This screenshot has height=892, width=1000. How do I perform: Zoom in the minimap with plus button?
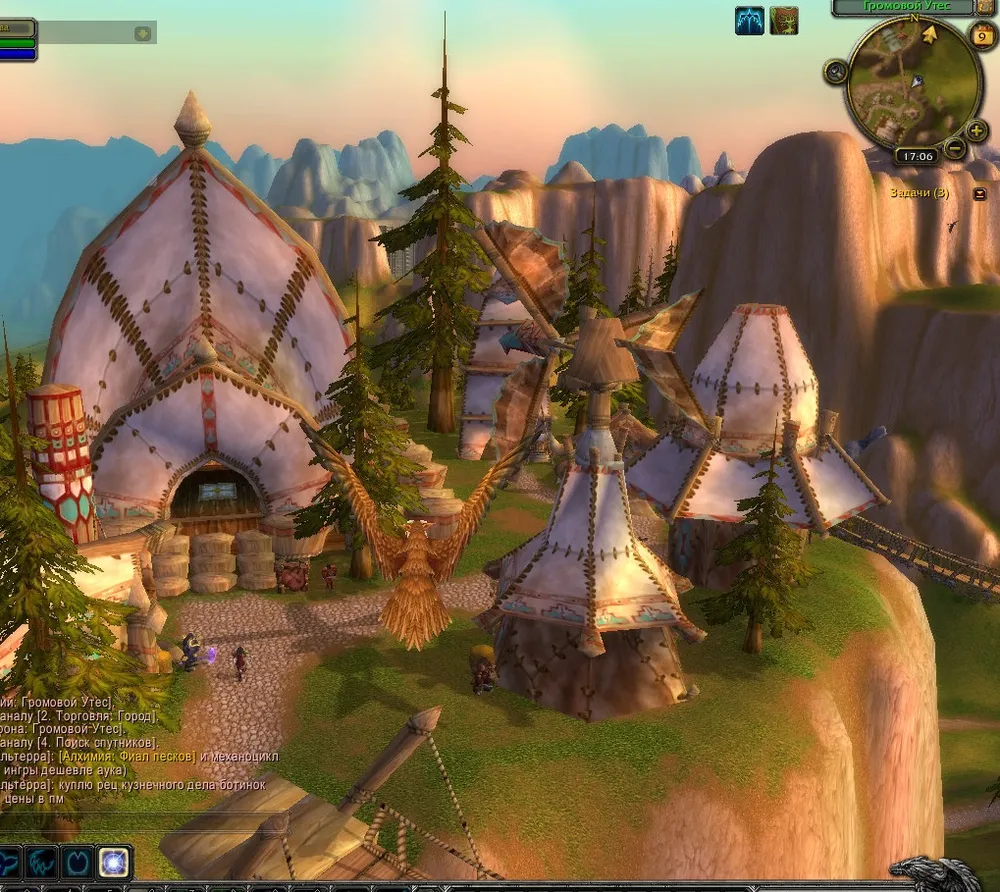977,131
